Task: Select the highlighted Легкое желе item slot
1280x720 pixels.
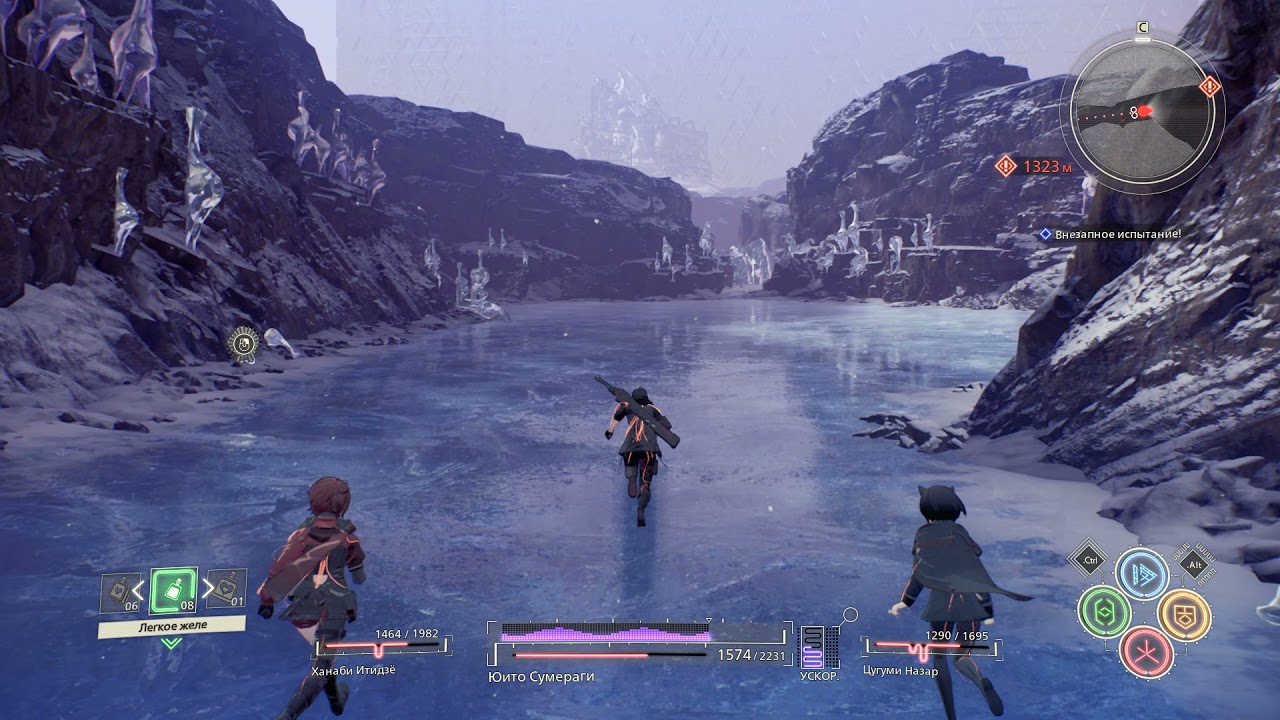Action: pyautogui.click(x=173, y=591)
